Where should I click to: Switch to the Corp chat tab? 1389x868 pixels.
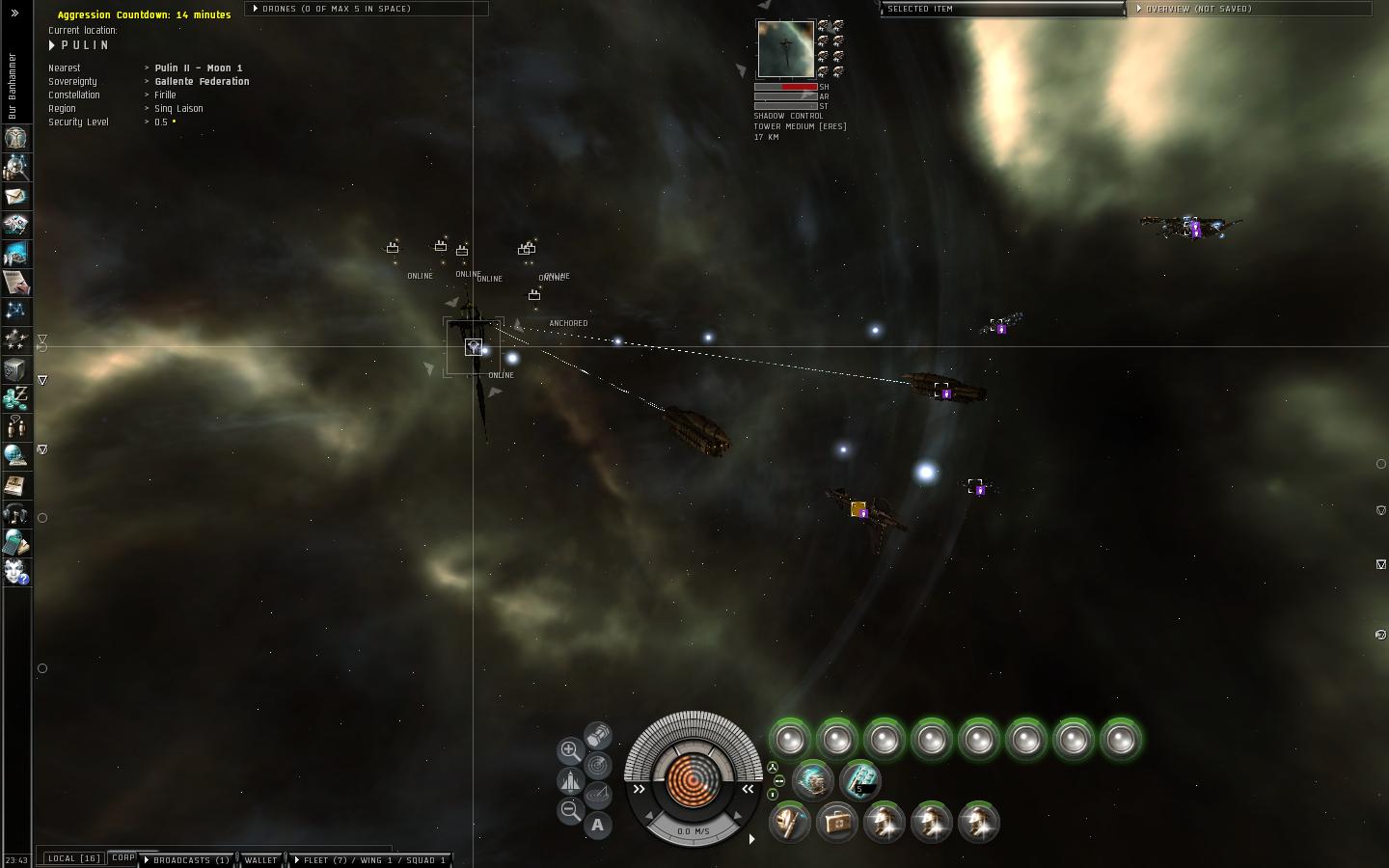click(x=123, y=857)
